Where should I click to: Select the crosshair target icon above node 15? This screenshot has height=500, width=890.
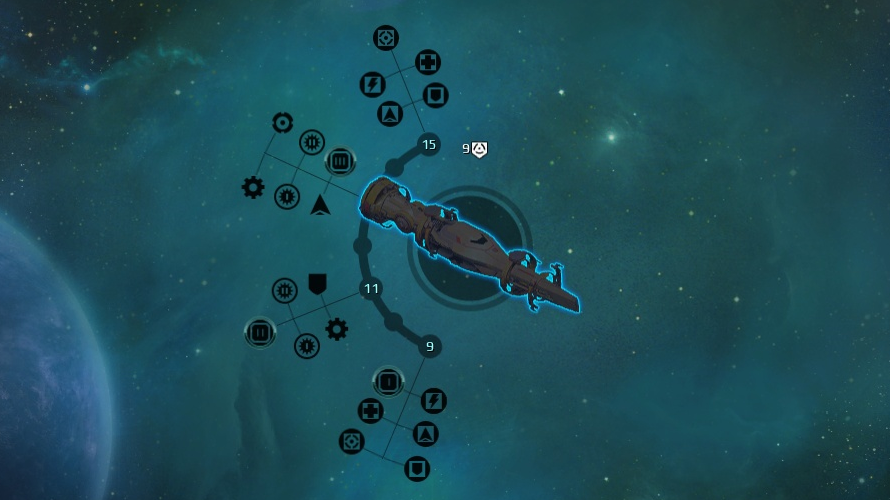tap(386, 38)
